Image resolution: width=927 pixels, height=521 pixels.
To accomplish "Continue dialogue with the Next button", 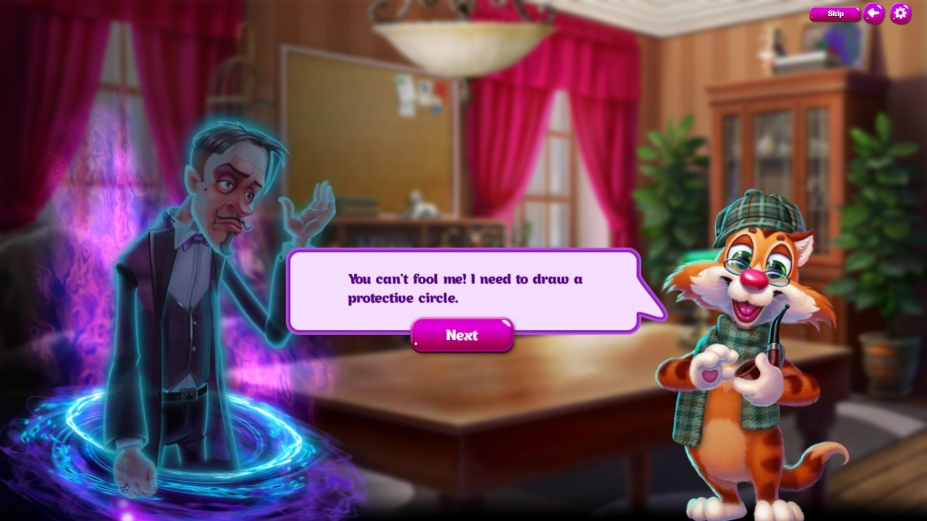I will (x=462, y=335).
